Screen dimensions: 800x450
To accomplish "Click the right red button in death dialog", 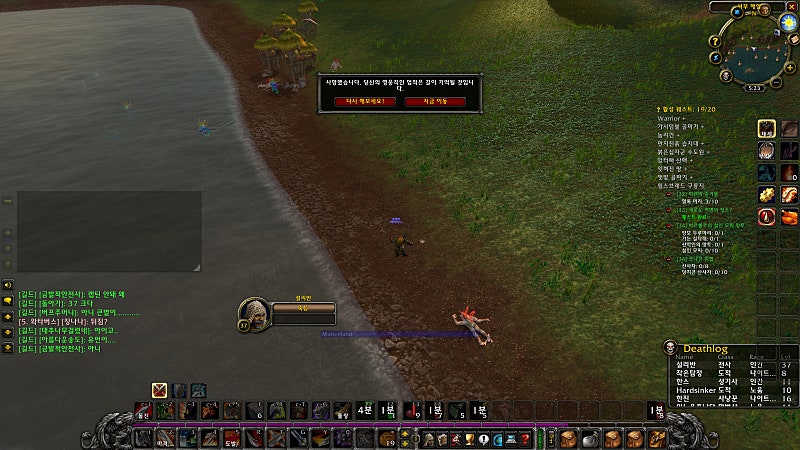I will tap(434, 101).
